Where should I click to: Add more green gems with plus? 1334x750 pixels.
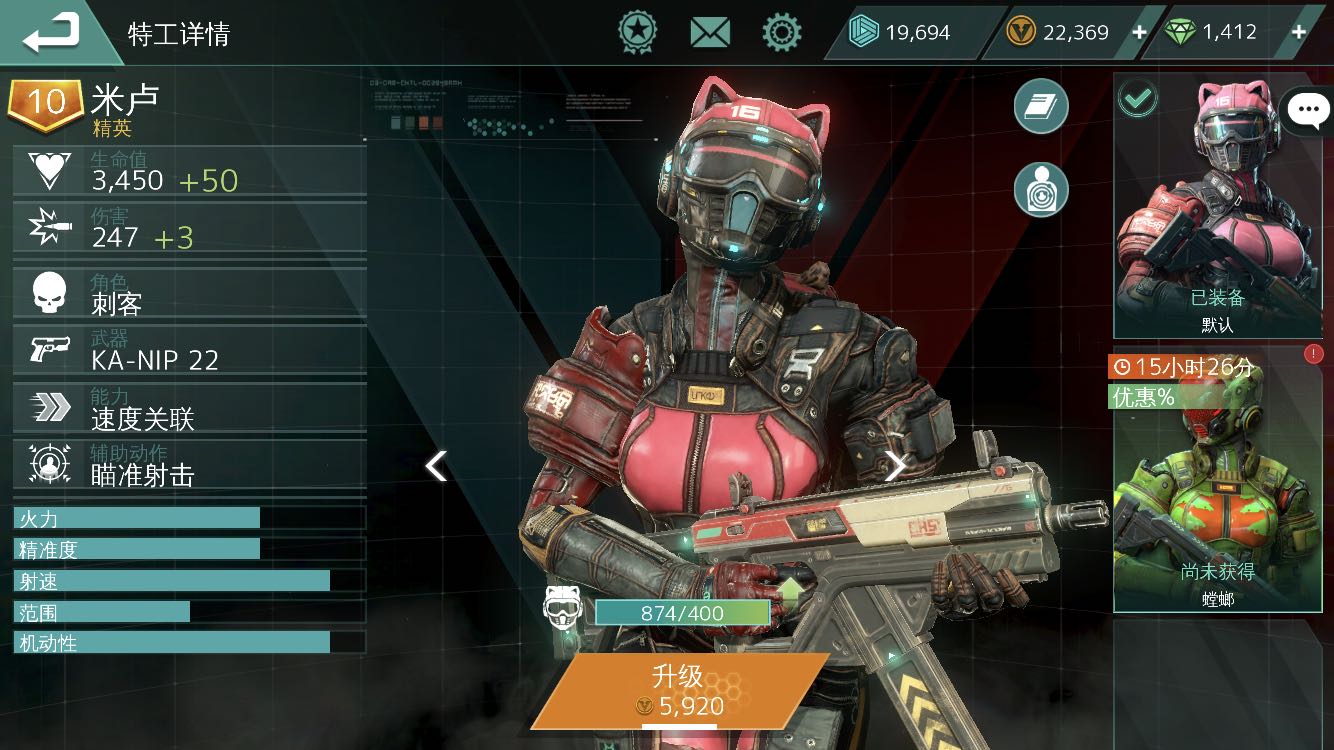(1299, 33)
